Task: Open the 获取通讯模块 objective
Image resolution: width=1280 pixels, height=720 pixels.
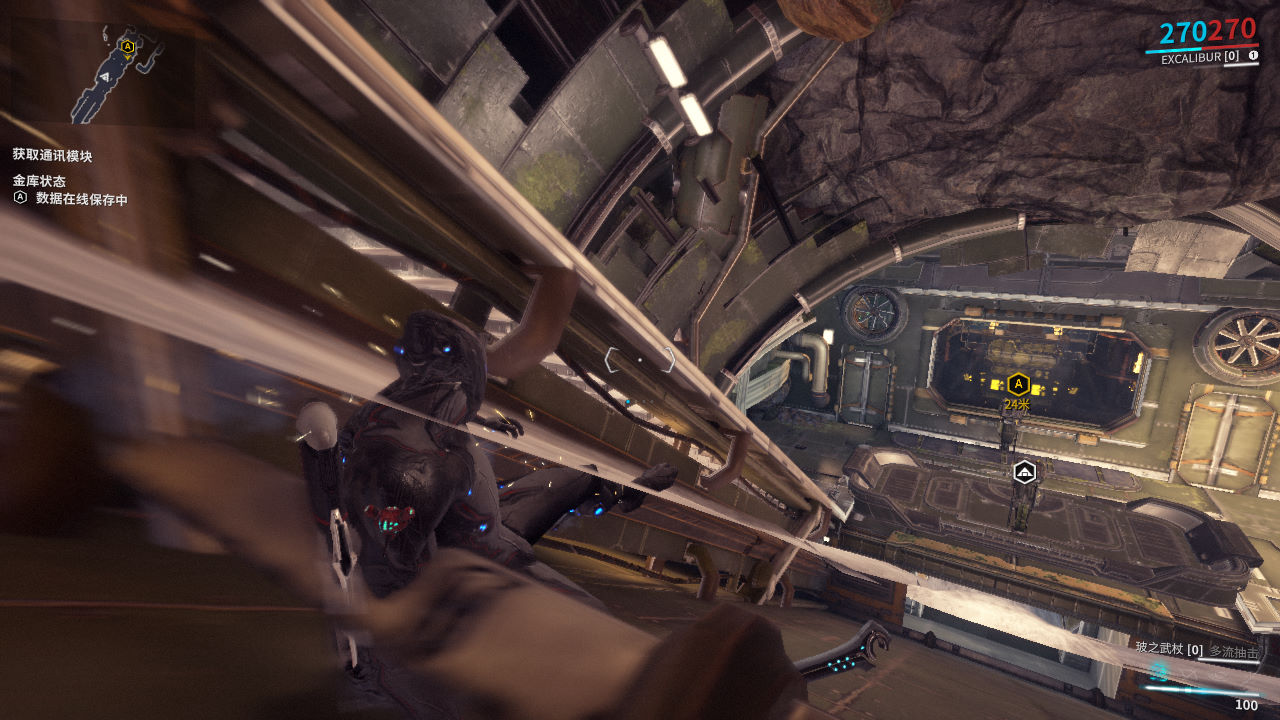Action: click(53, 155)
